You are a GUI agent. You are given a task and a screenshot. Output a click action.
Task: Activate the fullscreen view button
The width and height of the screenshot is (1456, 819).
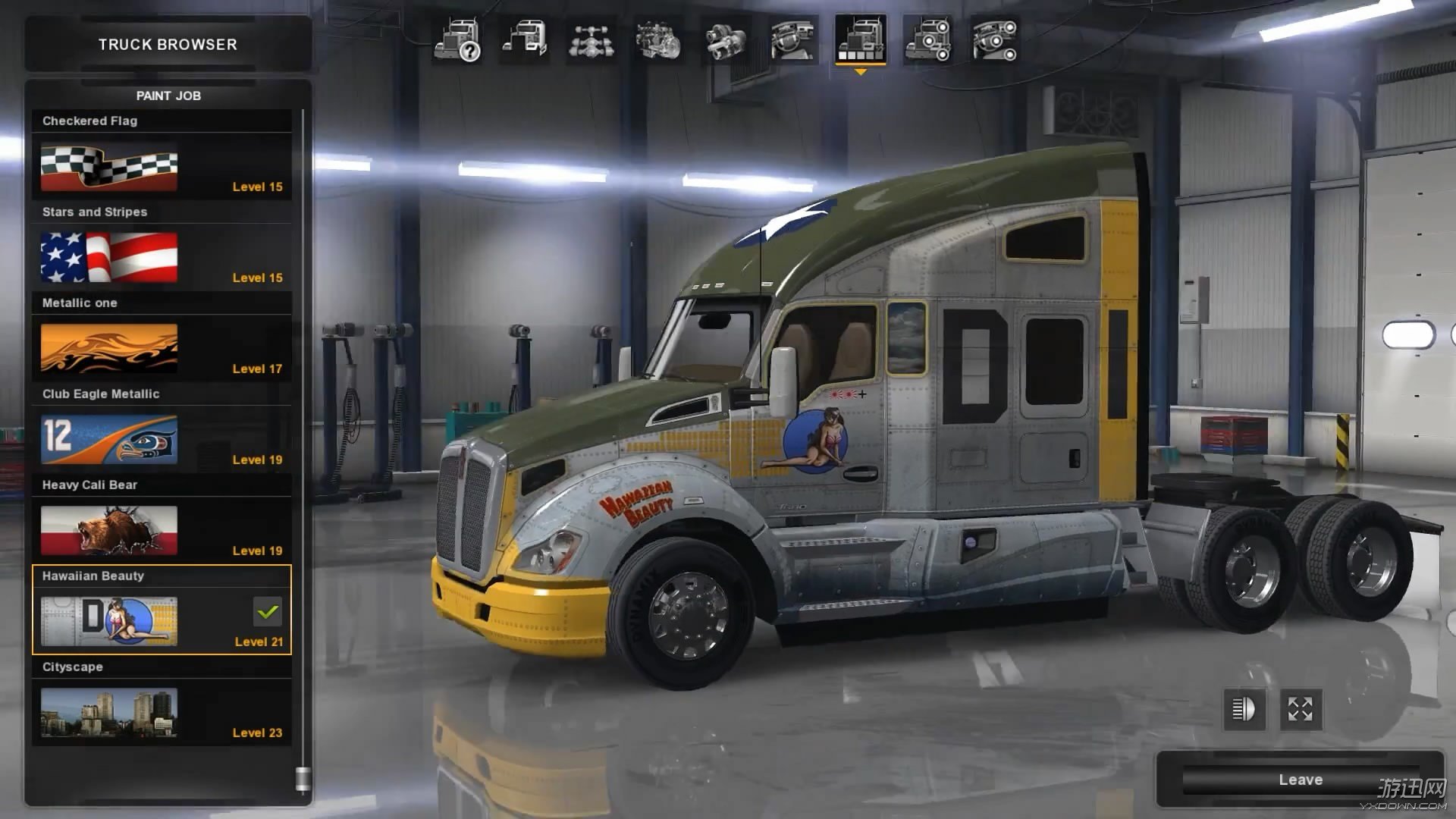click(x=1301, y=710)
